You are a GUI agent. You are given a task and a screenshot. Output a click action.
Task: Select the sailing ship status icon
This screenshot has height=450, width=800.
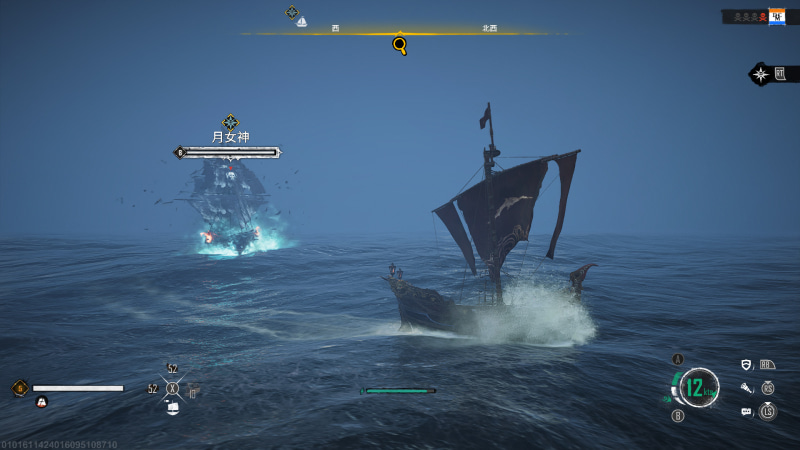click(x=42, y=401)
